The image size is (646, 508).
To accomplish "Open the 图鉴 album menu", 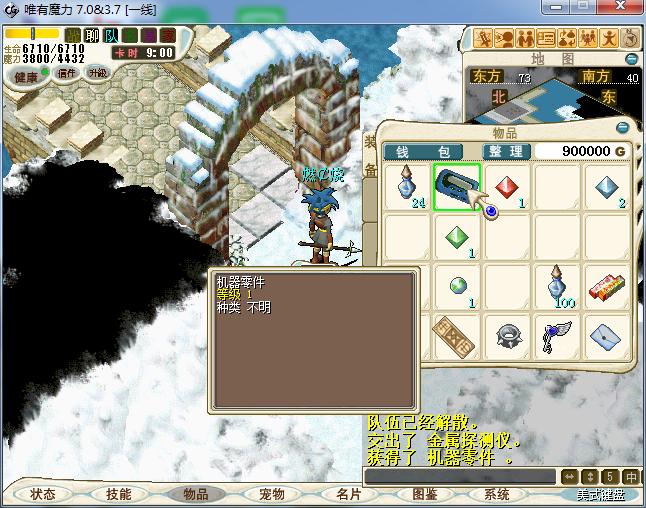I will (x=423, y=494).
